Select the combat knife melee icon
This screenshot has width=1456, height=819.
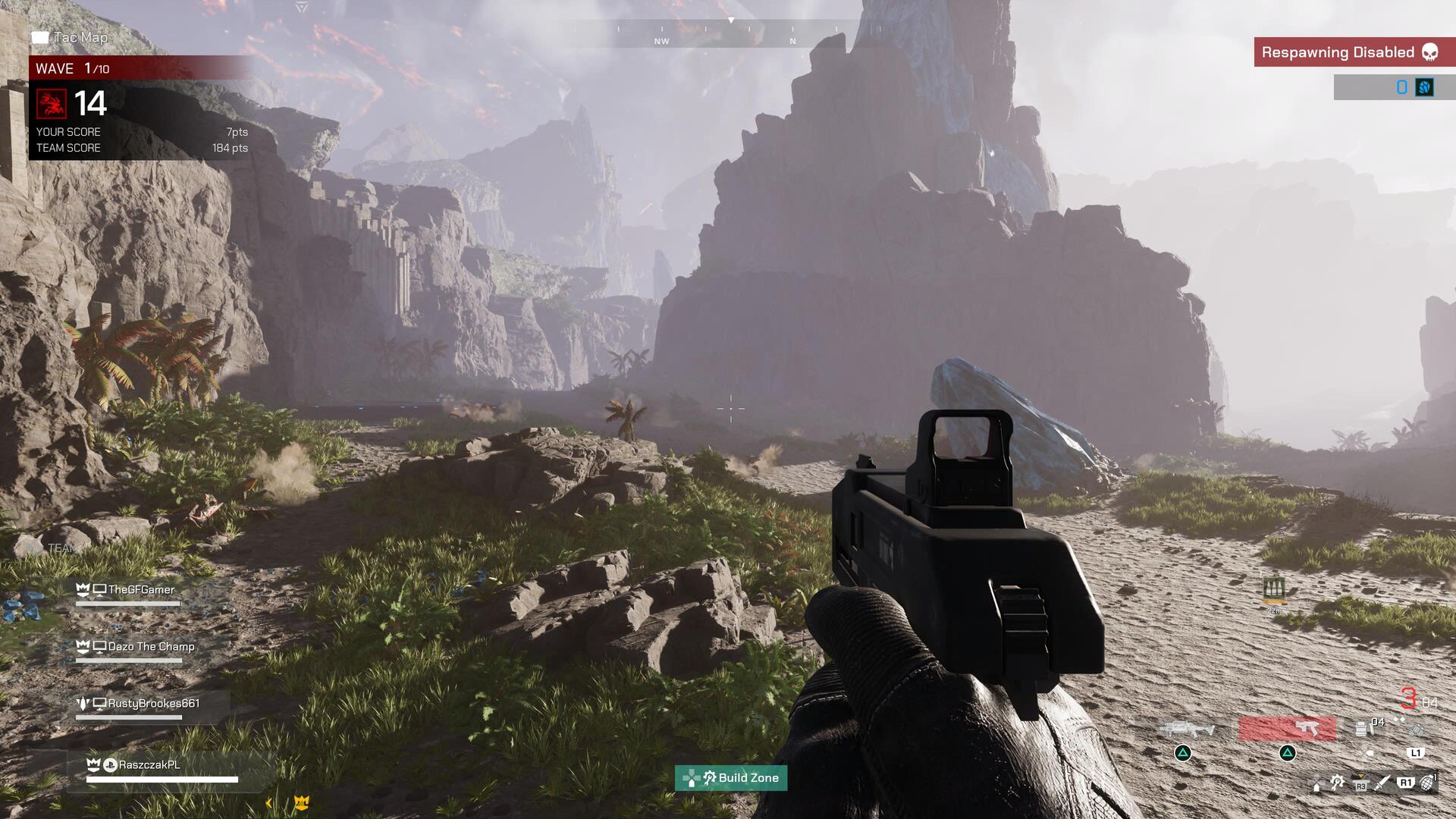1382,783
